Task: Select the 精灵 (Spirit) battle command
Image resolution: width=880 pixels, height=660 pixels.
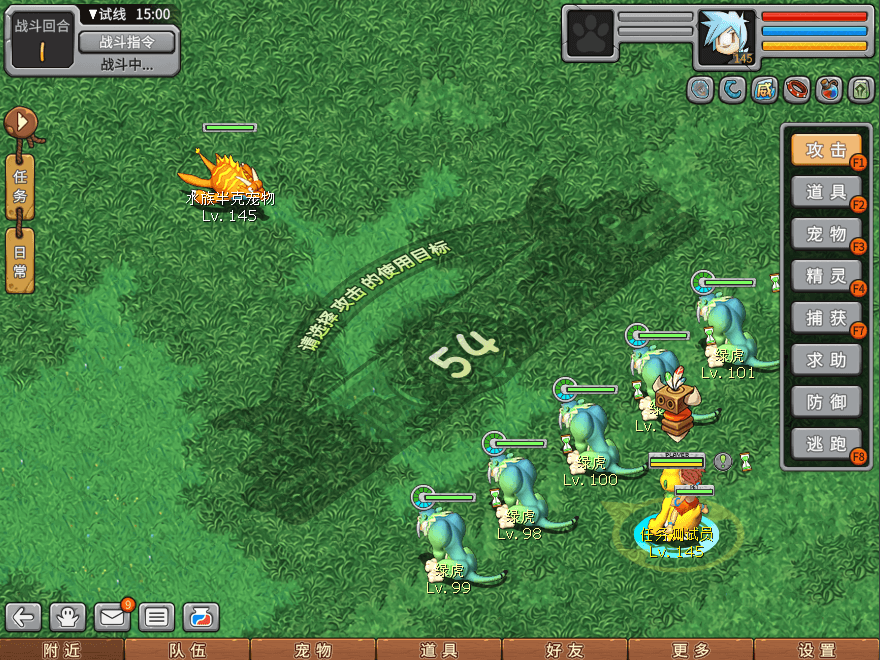Action: click(x=826, y=275)
